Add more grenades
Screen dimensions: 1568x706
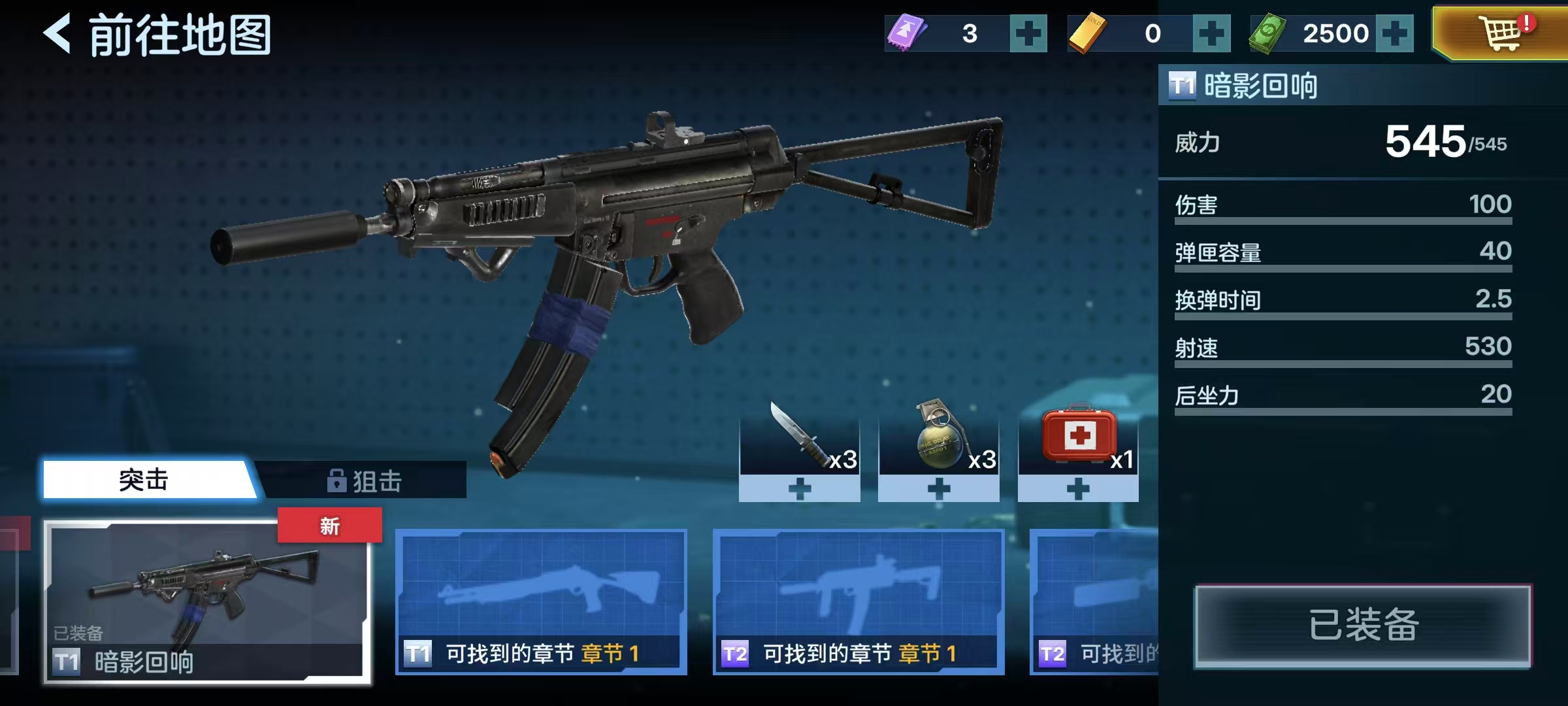939,489
